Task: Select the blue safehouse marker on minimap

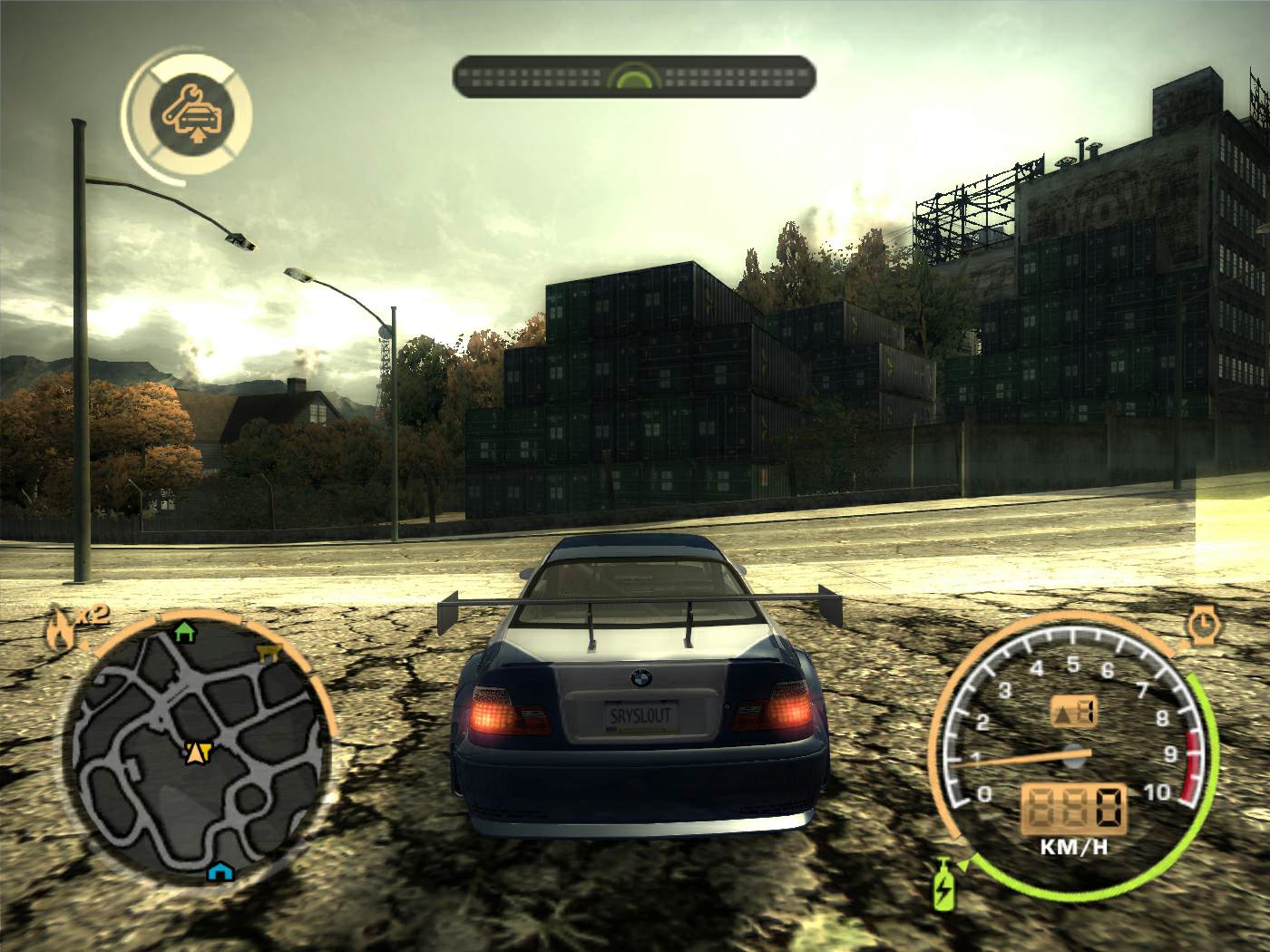Action: (218, 871)
